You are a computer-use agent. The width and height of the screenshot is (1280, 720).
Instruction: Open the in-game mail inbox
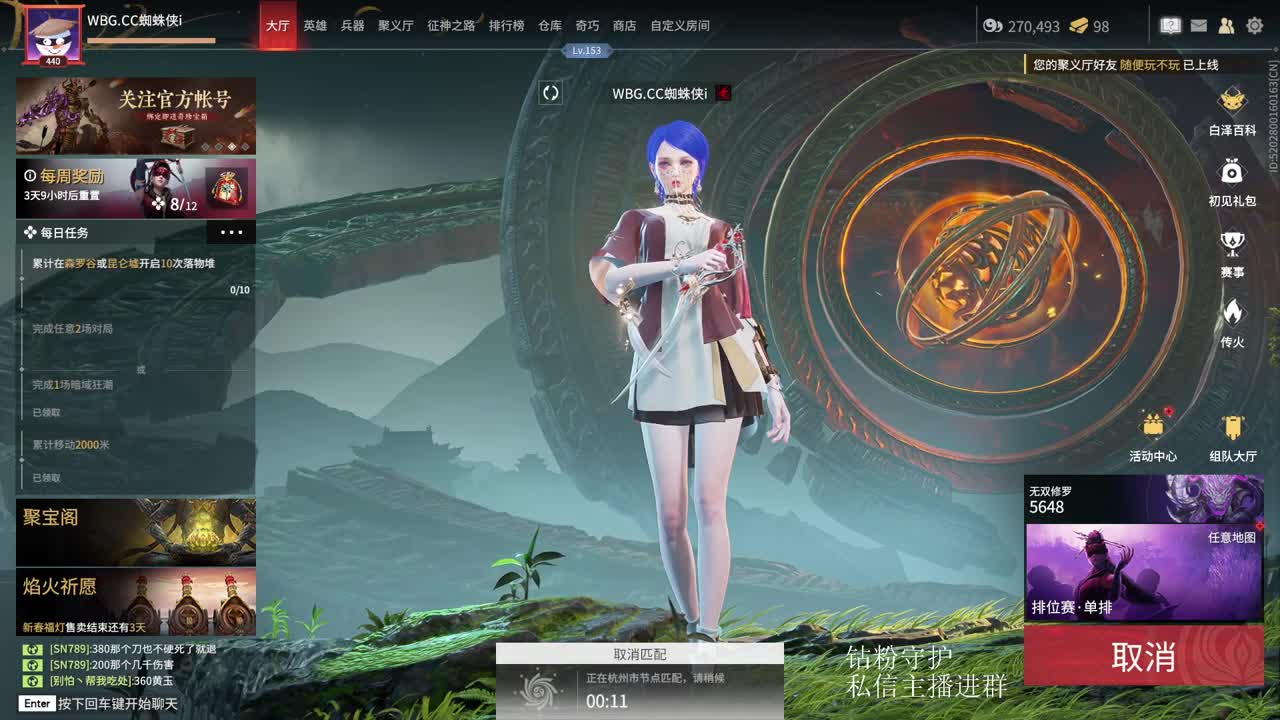1198,25
